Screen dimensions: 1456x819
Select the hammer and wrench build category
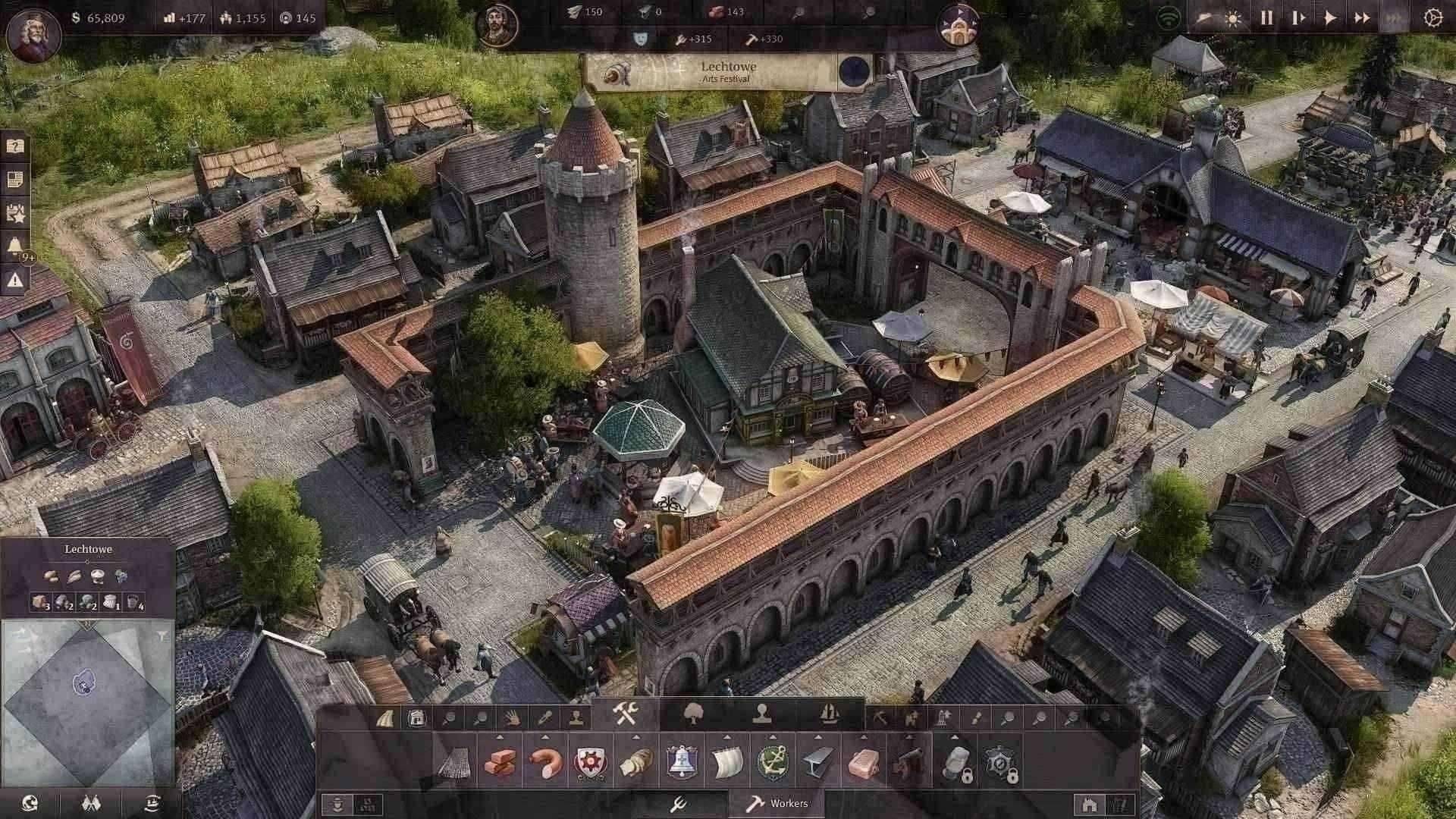[x=626, y=714]
